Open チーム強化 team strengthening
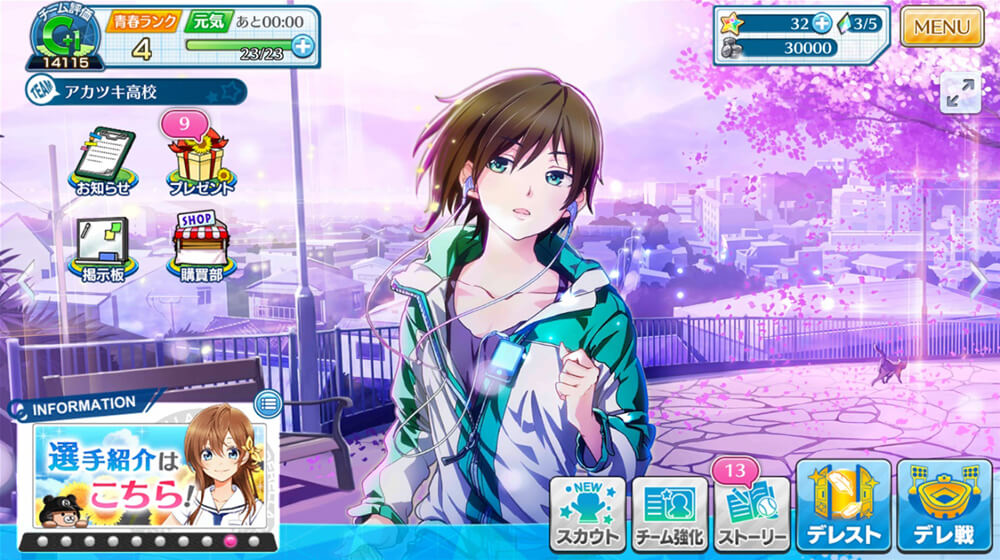 [x=669, y=513]
